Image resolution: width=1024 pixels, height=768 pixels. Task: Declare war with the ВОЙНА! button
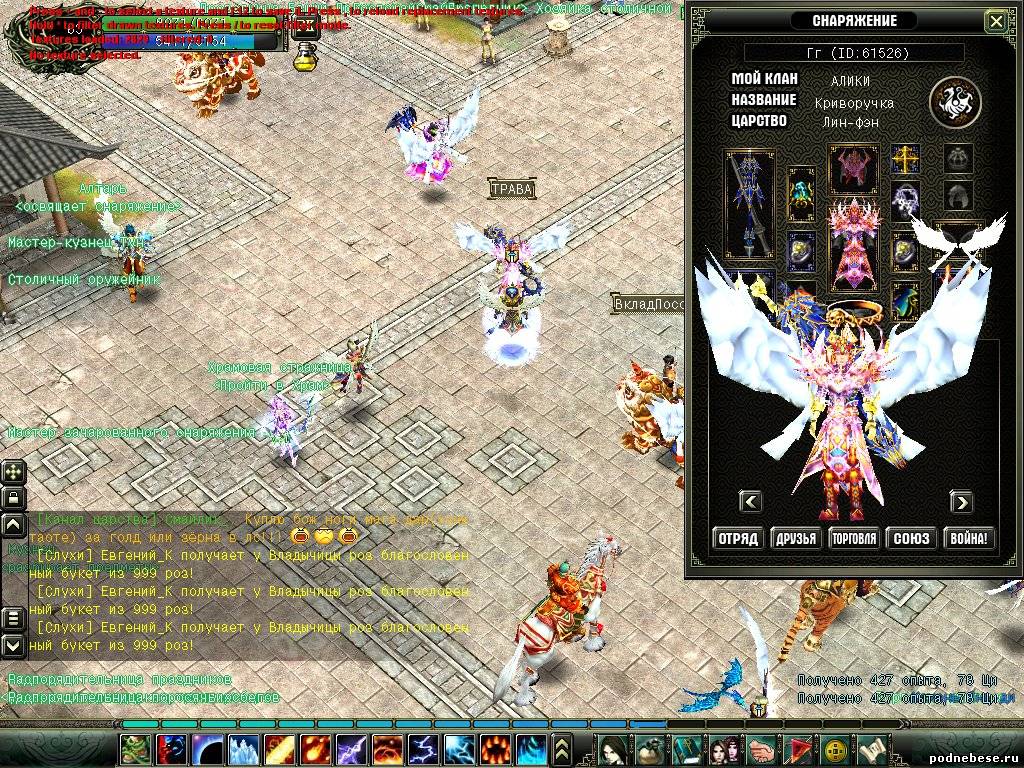tap(969, 538)
